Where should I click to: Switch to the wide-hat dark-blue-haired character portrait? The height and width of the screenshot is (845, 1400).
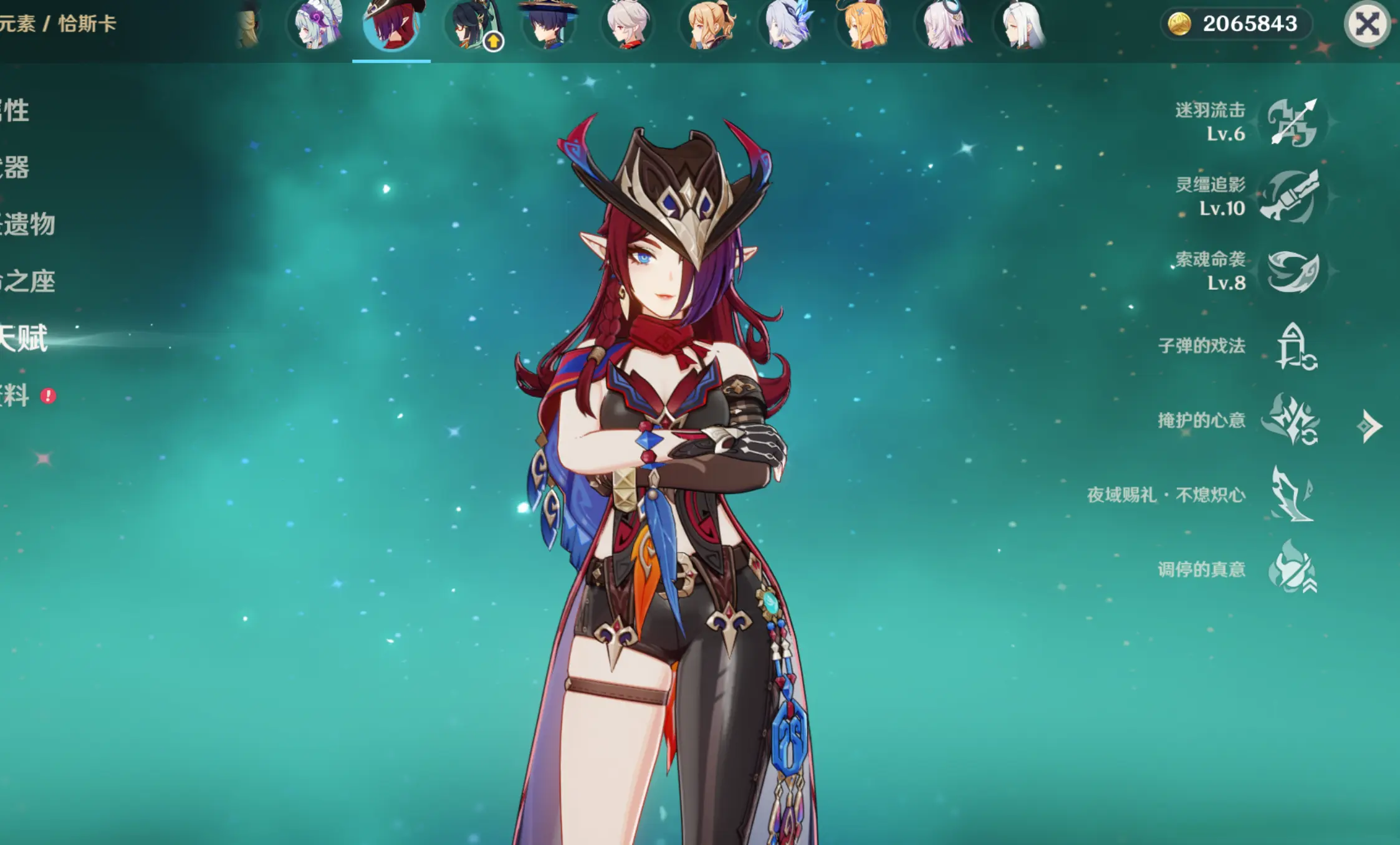point(549,26)
